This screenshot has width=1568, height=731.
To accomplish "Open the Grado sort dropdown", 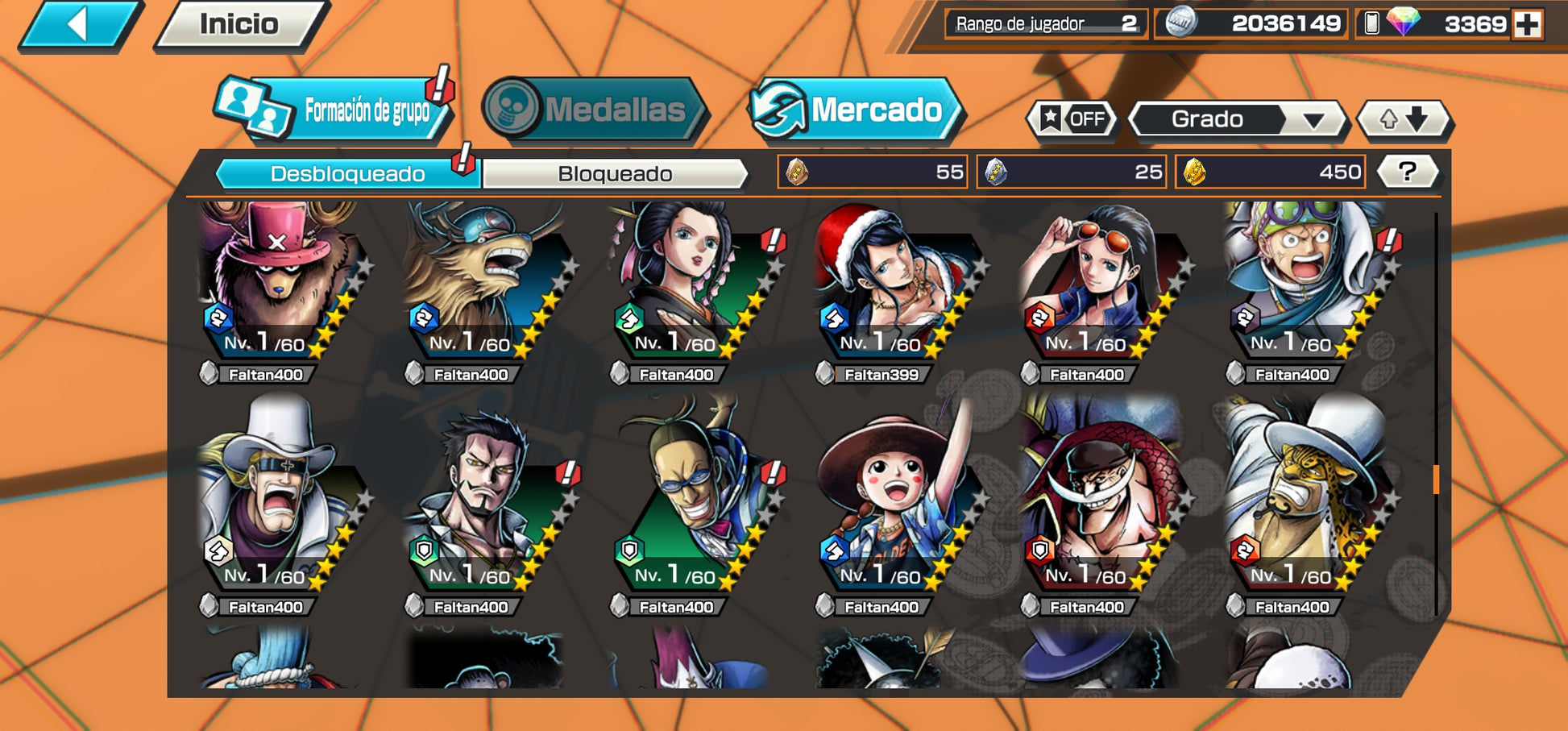I will tap(1238, 119).
